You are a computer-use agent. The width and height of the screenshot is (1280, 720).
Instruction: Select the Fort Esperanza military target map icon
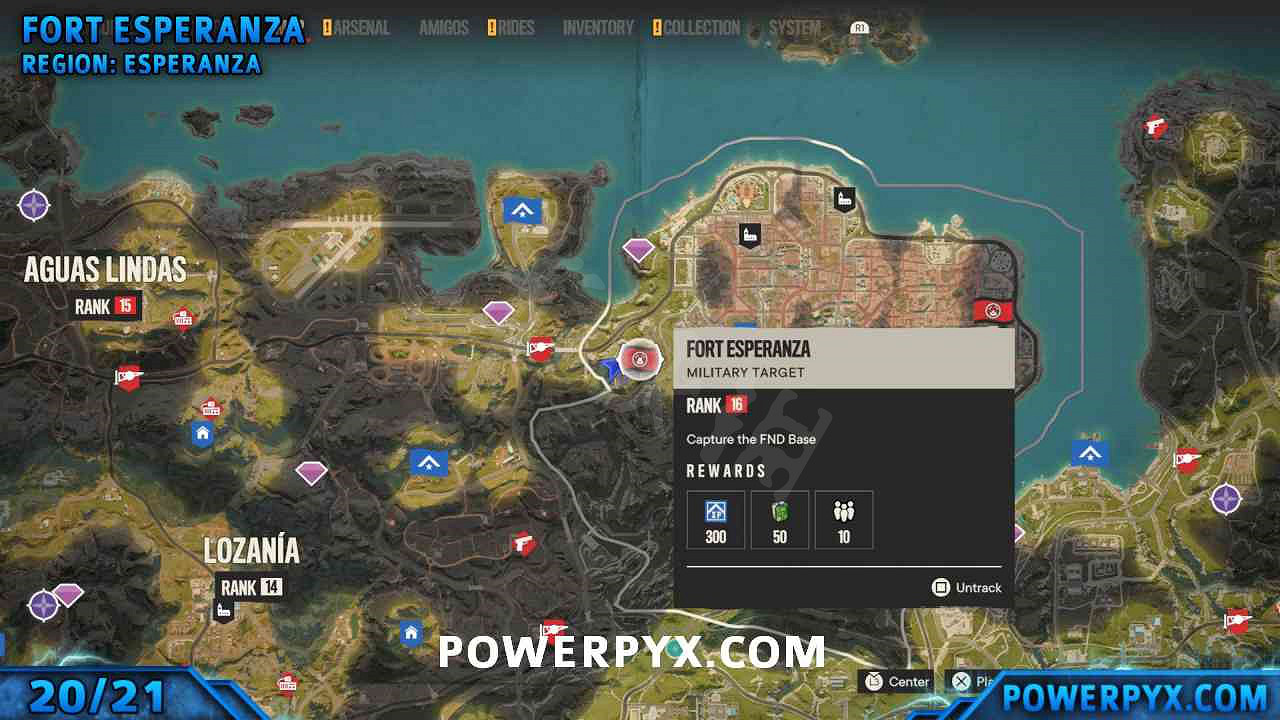click(x=639, y=360)
